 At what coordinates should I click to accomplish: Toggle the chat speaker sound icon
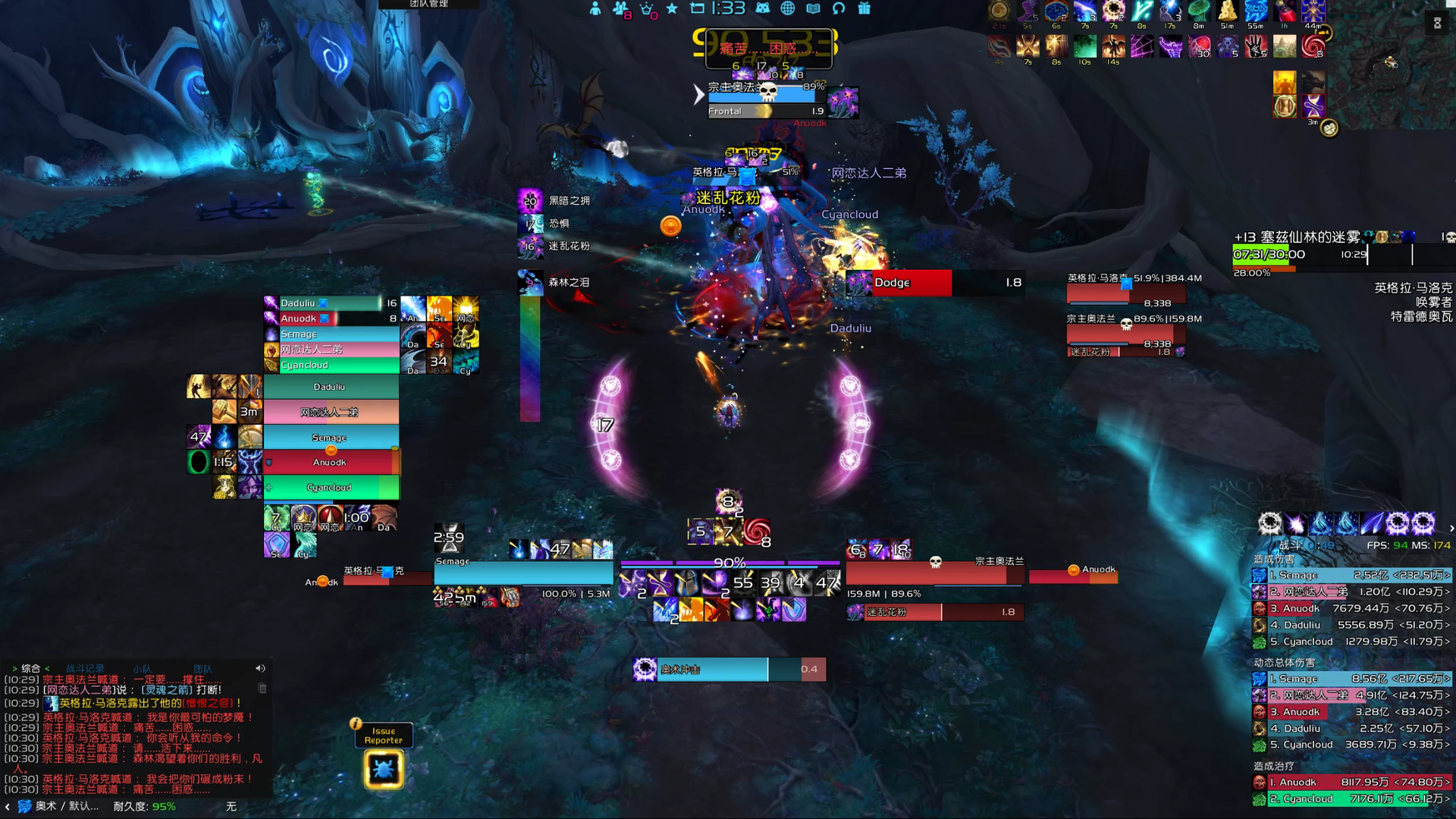point(260,668)
